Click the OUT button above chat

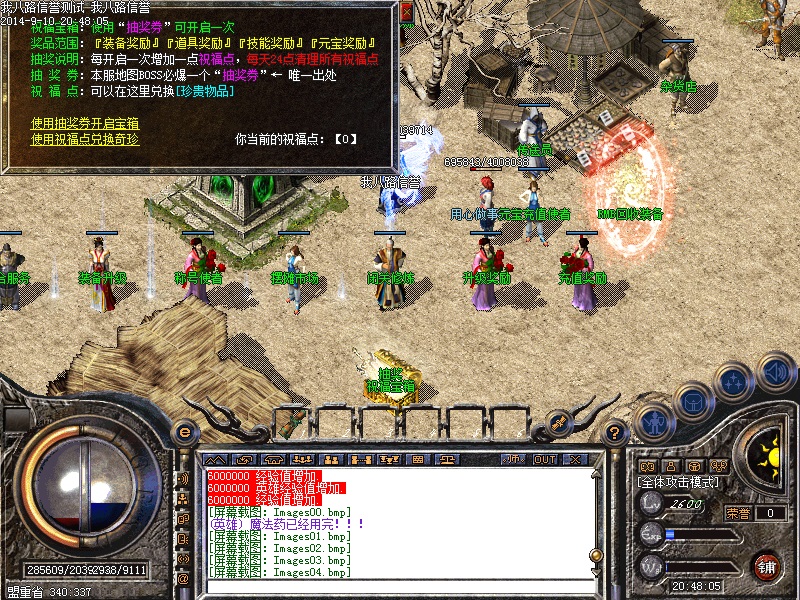(545, 459)
